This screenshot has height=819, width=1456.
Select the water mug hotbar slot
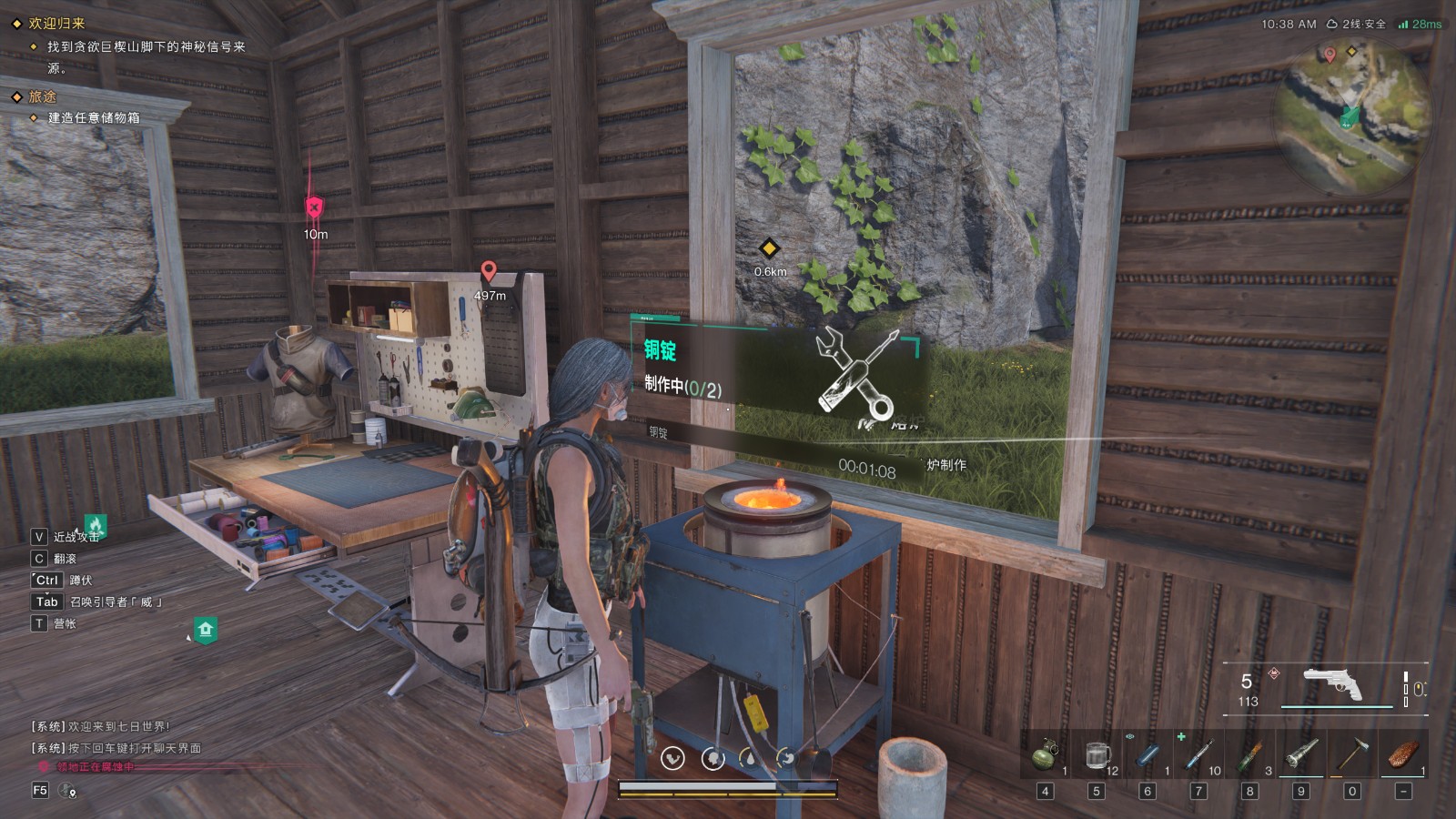pos(1097,755)
